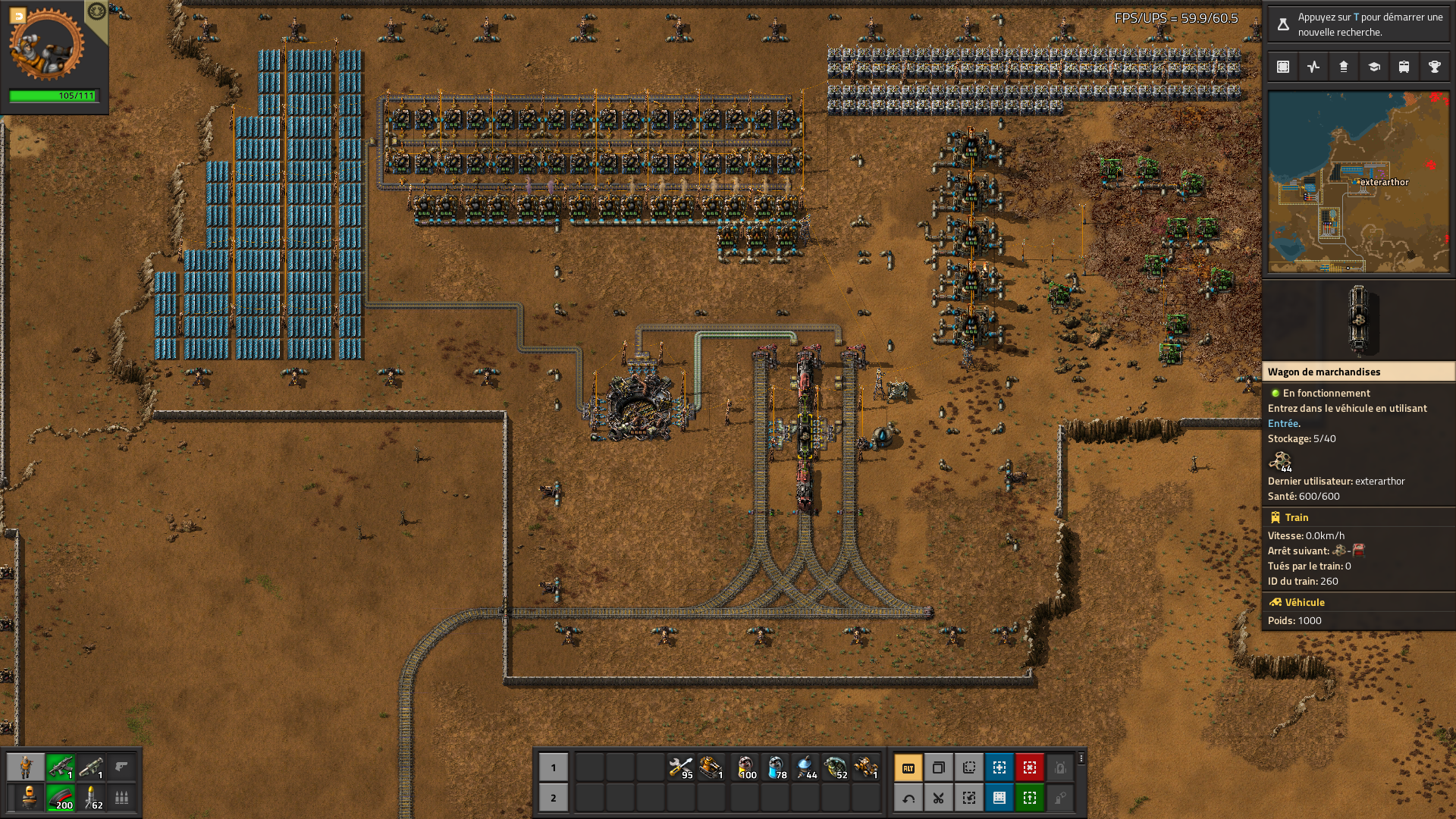Toggle the ALT info mode button
The image size is (1456, 819).
(x=908, y=767)
